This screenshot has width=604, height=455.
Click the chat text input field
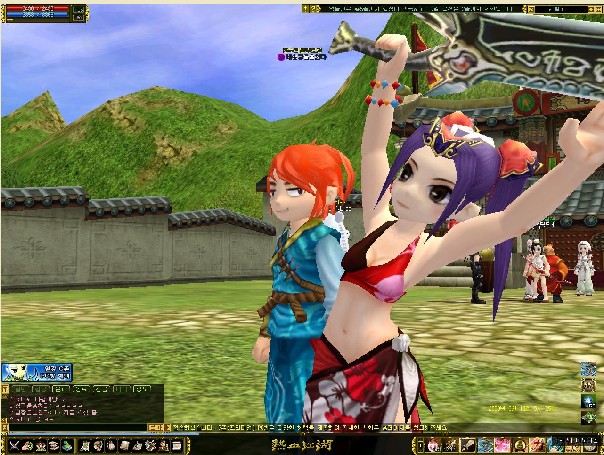pos(75,428)
